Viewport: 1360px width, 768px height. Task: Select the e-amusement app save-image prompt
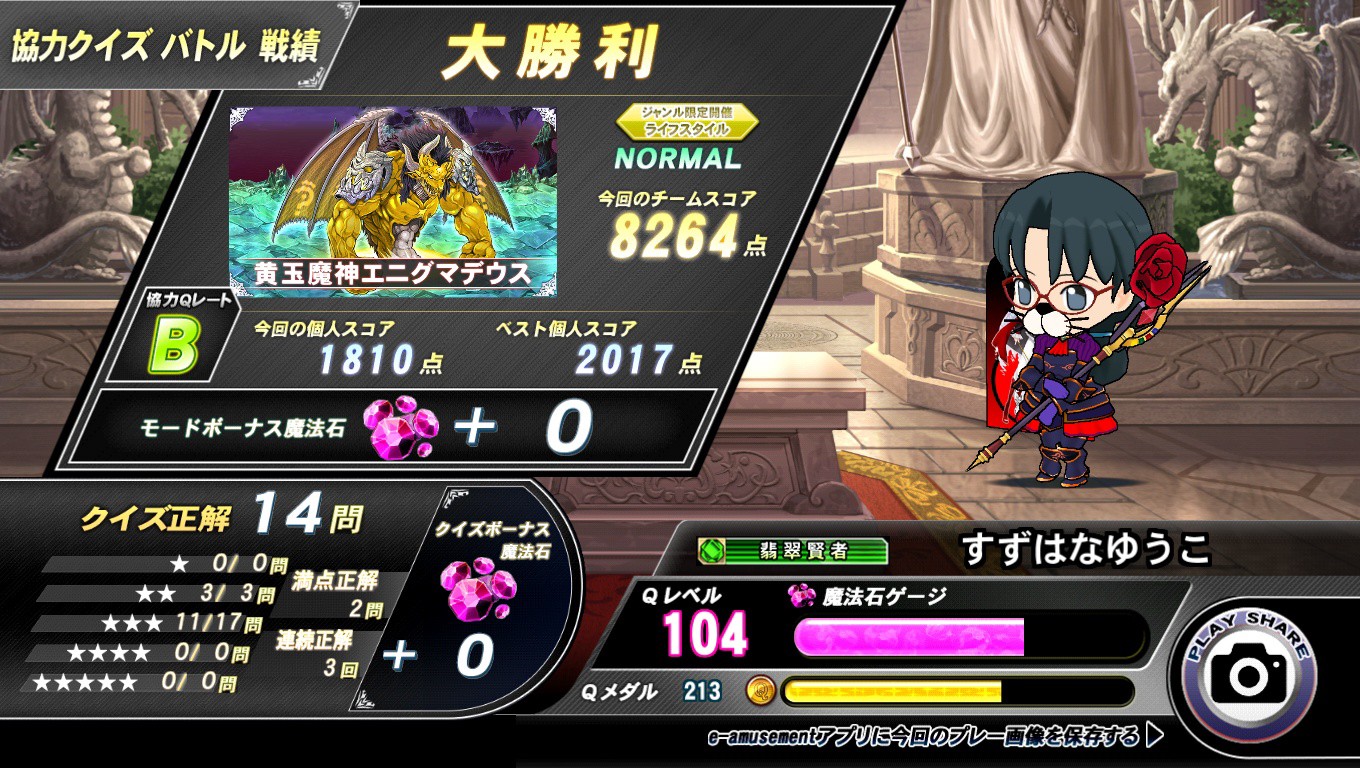coord(934,737)
